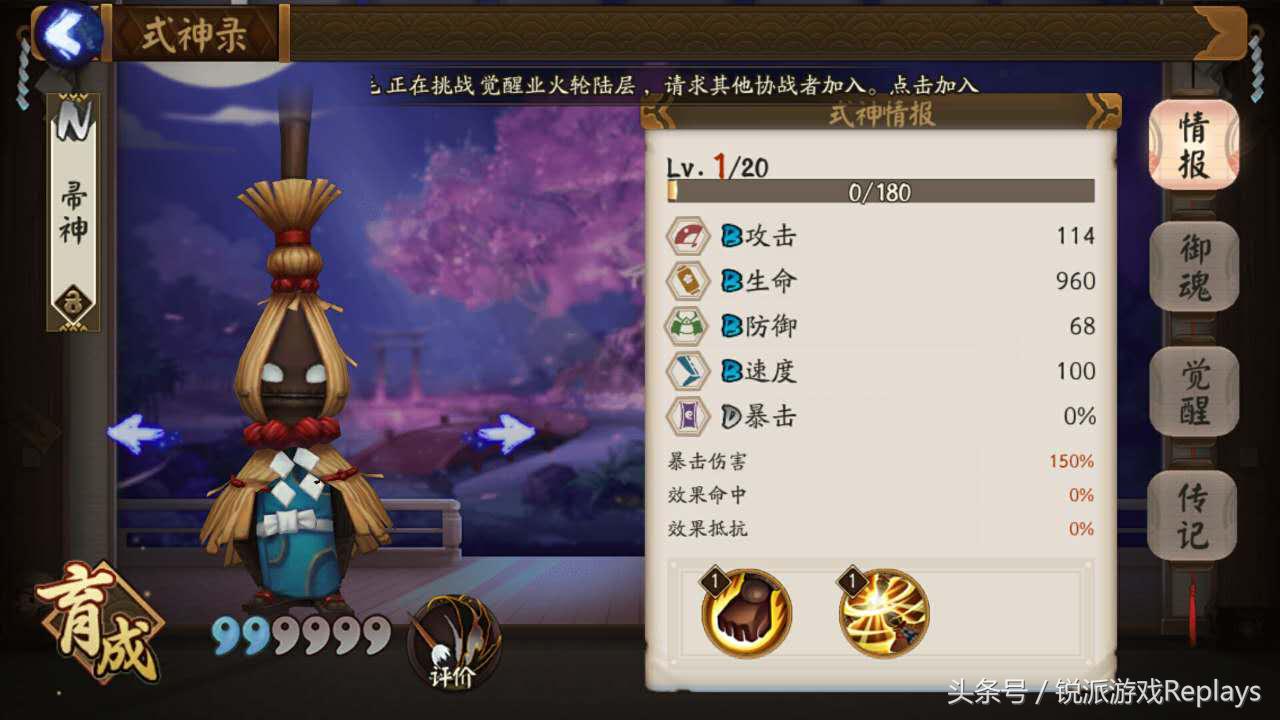Switch to the 情报 info tab
This screenshot has height=720, width=1280.
click(x=1193, y=145)
